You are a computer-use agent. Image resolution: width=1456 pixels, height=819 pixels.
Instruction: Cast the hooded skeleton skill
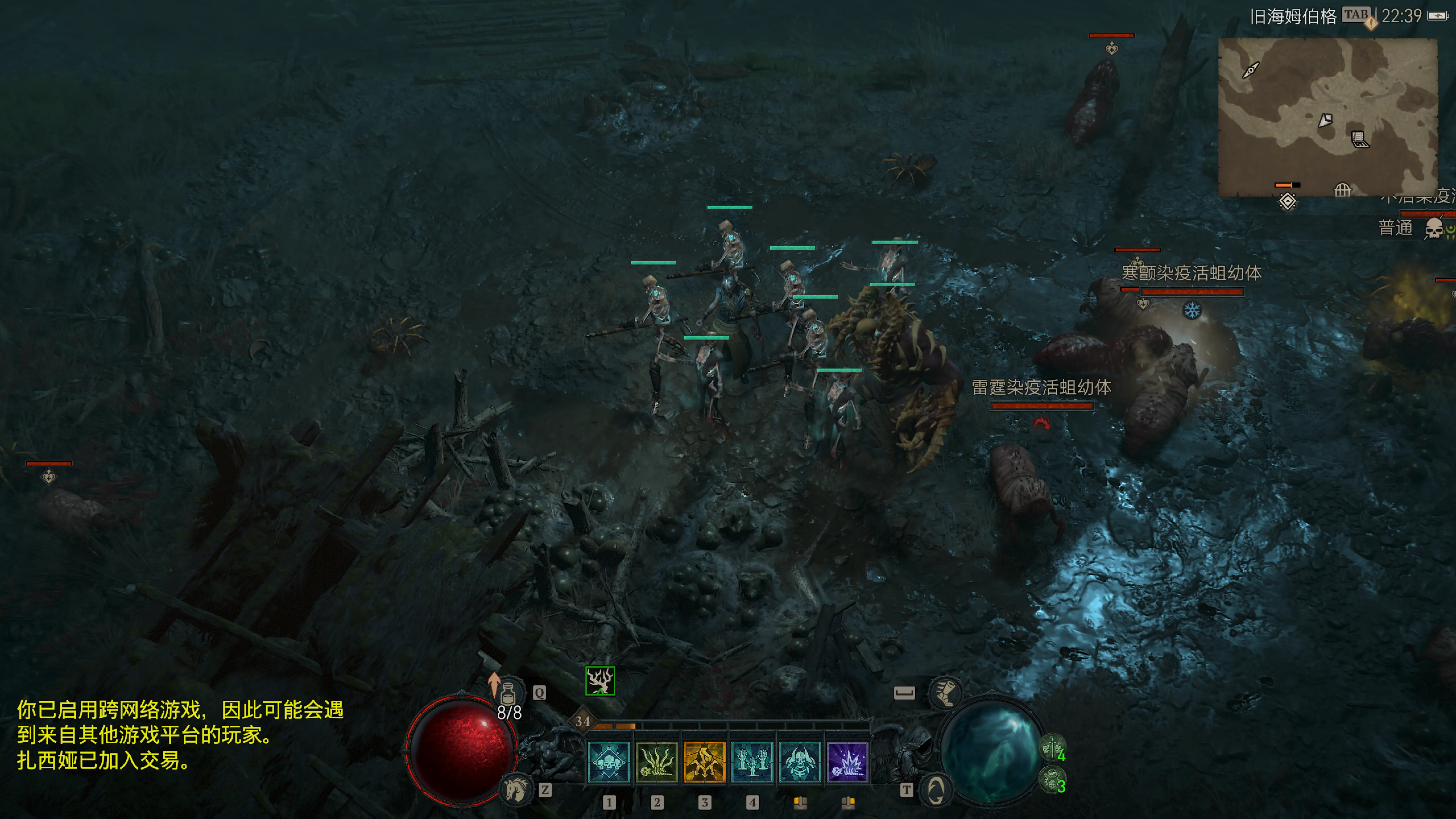(799, 762)
